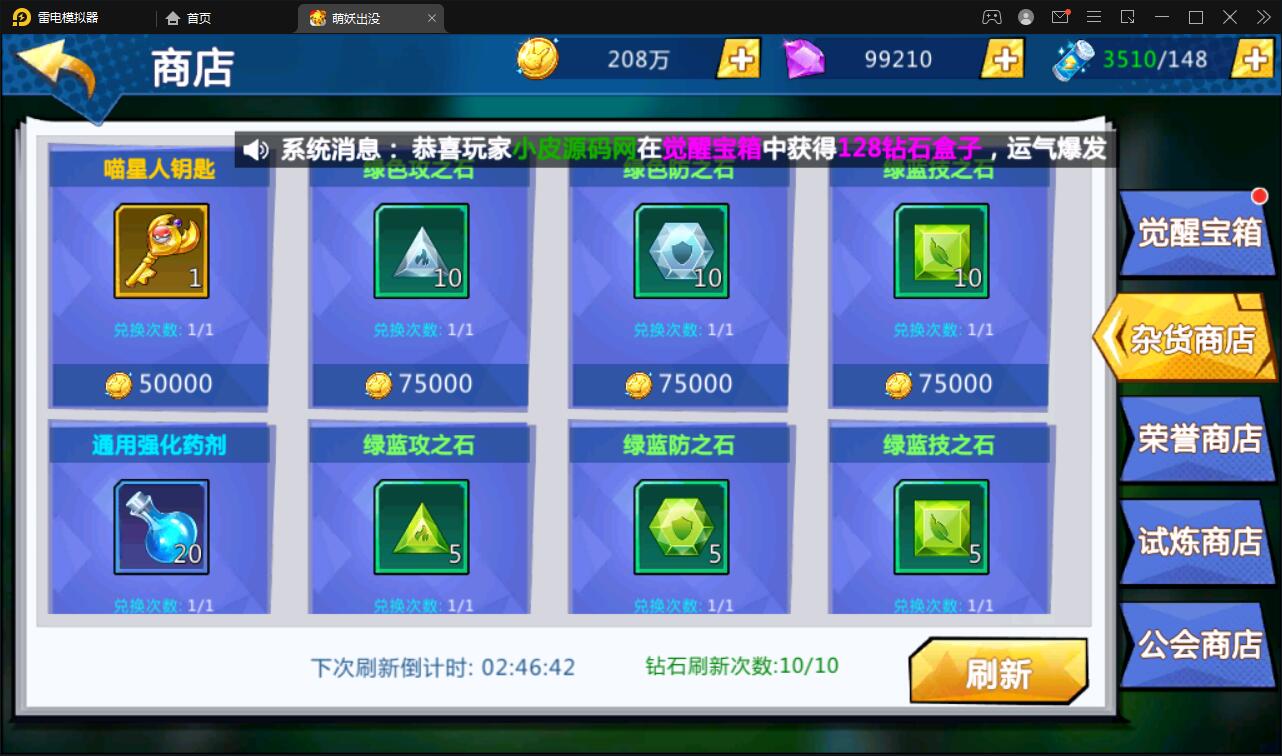Select the 绿色防之石 blue shield gem icon

(680, 250)
